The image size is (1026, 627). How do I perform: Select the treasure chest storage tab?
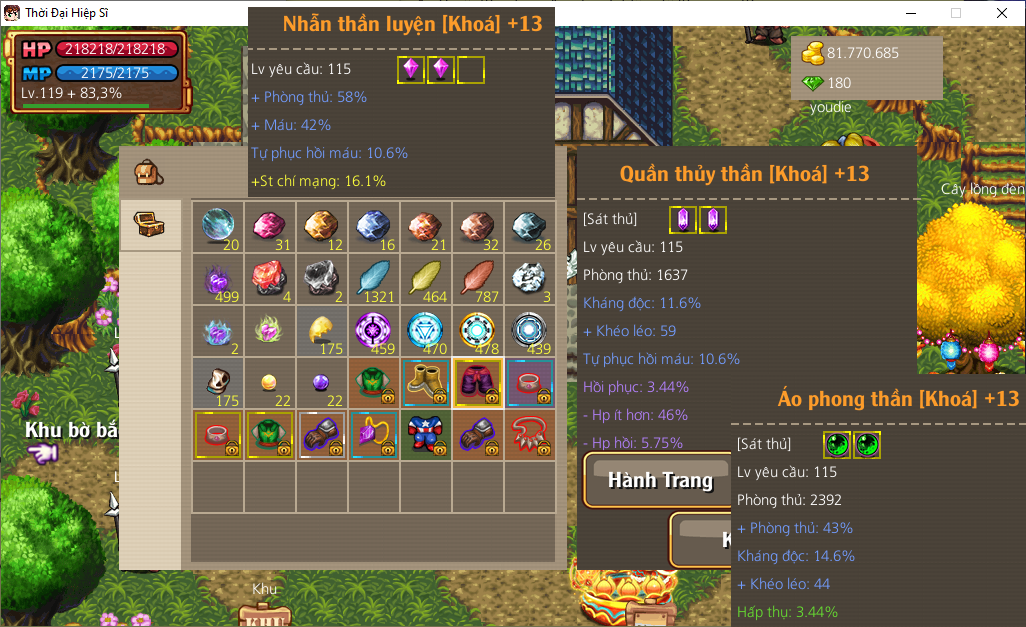149,222
